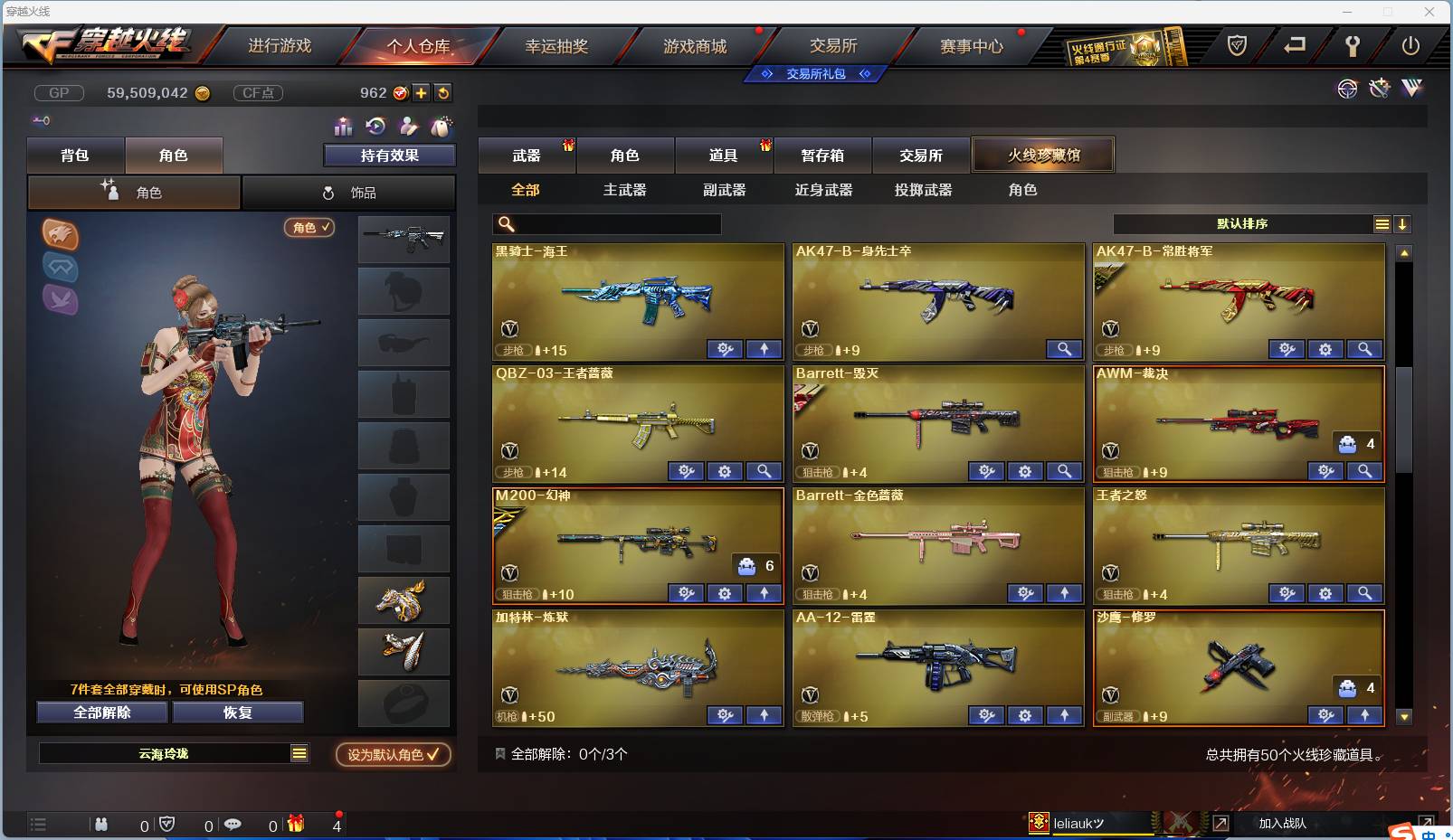Open the ranking stats icon above the character tabs
The width and height of the screenshot is (1453, 840).
(343, 127)
